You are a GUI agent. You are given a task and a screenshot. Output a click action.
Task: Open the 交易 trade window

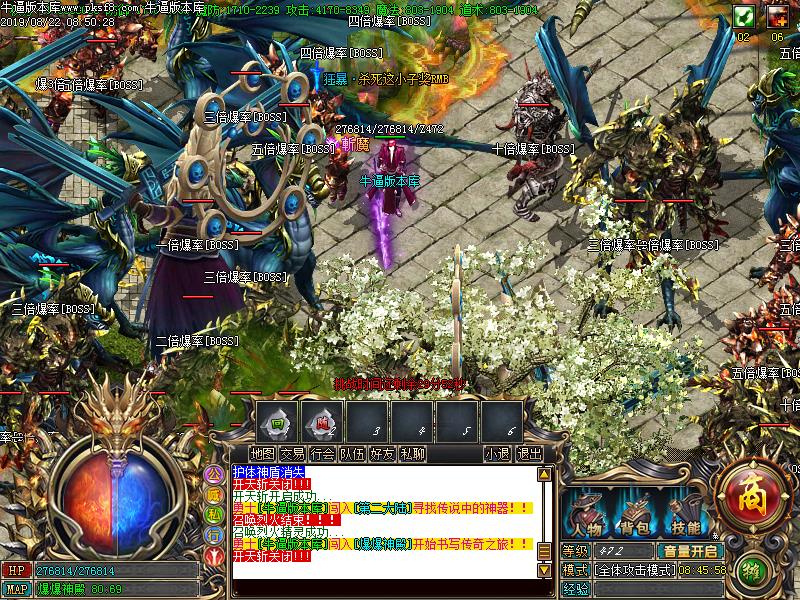click(292, 453)
